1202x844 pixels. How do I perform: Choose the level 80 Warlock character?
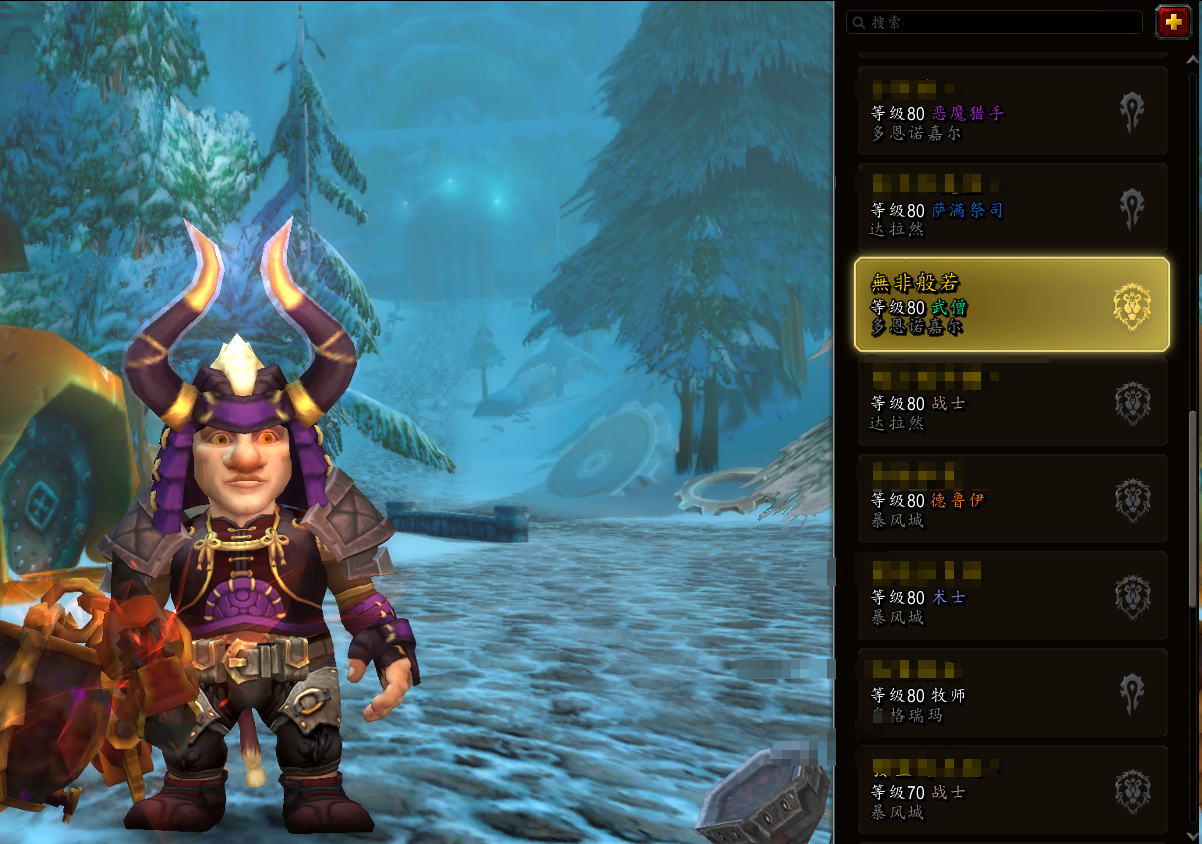pyautogui.click(x=1010, y=596)
